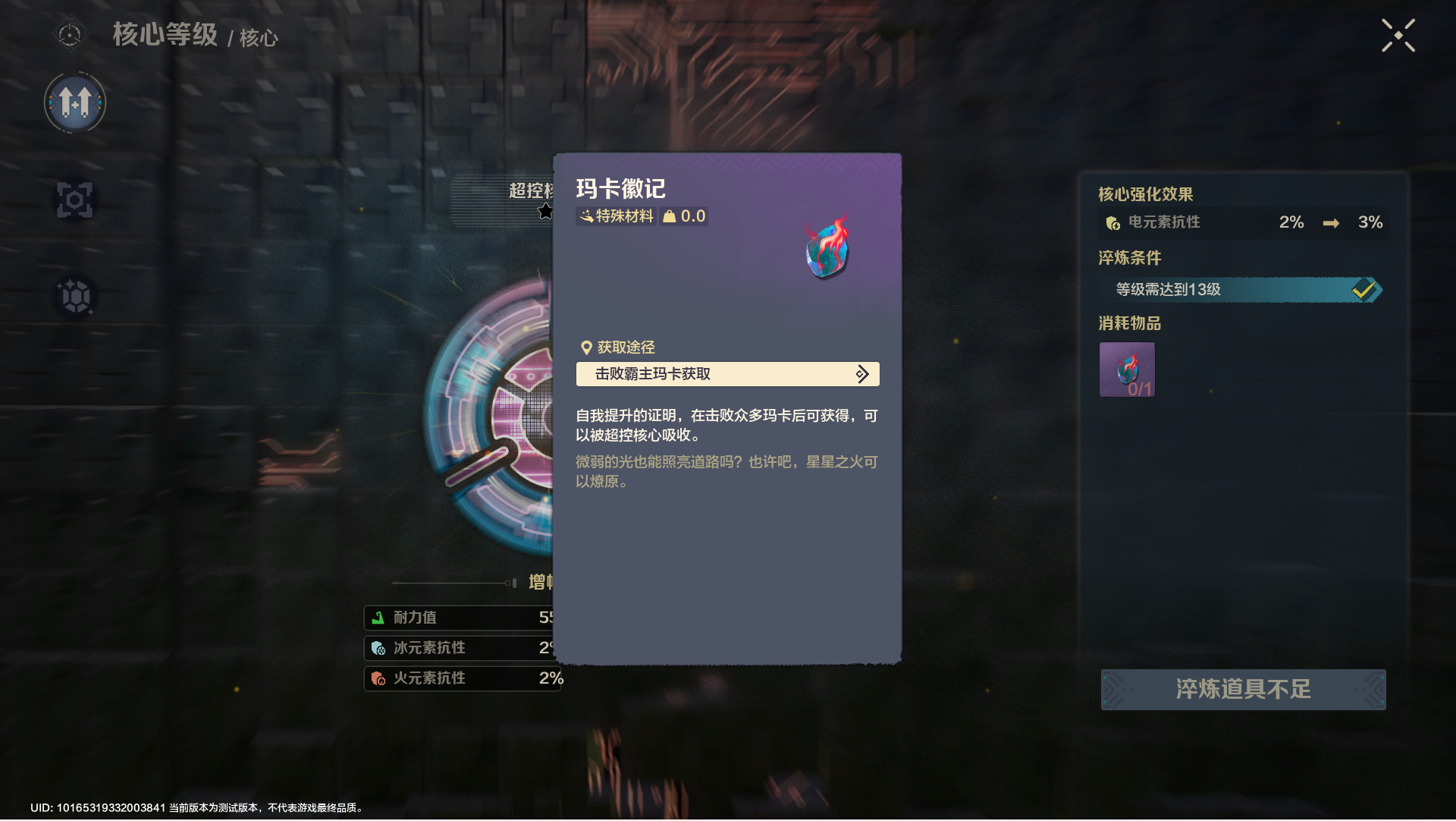This screenshot has height=821, width=1456.
Task: Select the 0/1 consumable item thumbnail
Action: tap(1127, 370)
